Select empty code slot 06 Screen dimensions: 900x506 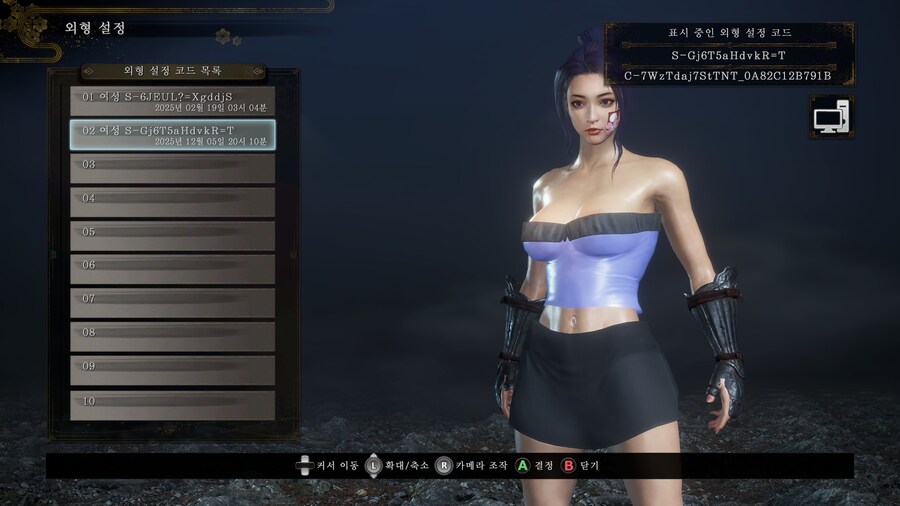(172, 269)
